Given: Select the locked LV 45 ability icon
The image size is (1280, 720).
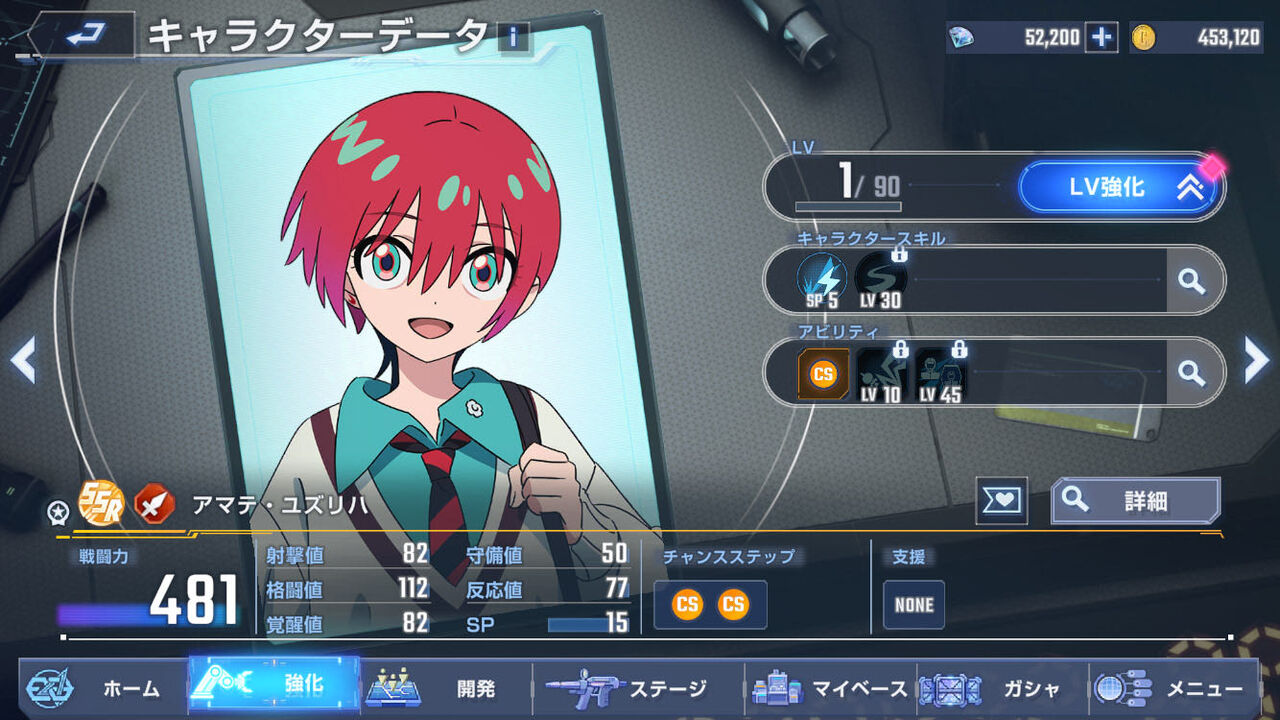Looking at the screenshot, I should (x=940, y=373).
